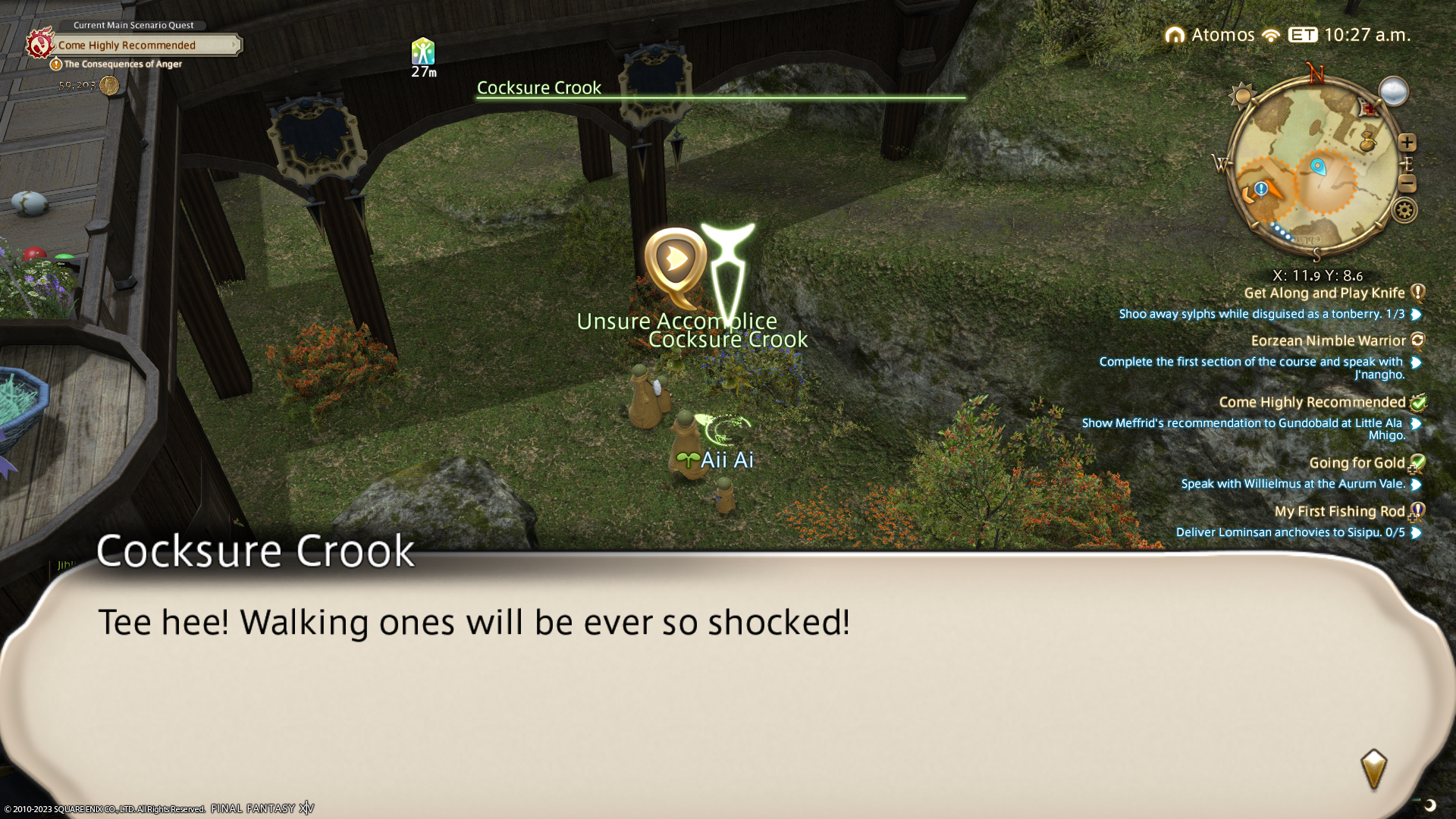Click the Cocksure Crook target bar
The width and height of the screenshot is (1456, 819).
pos(720,90)
